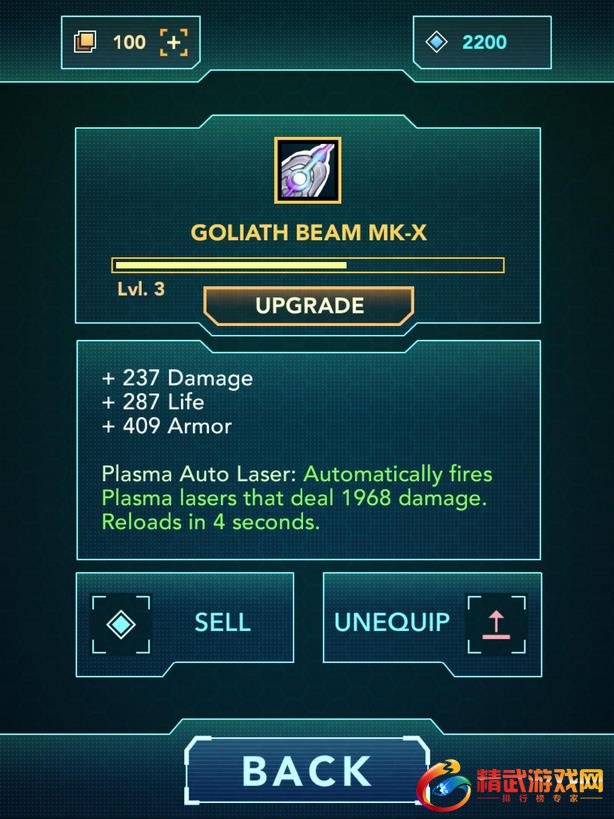Tap the Goliath Beam item icon

point(307,168)
